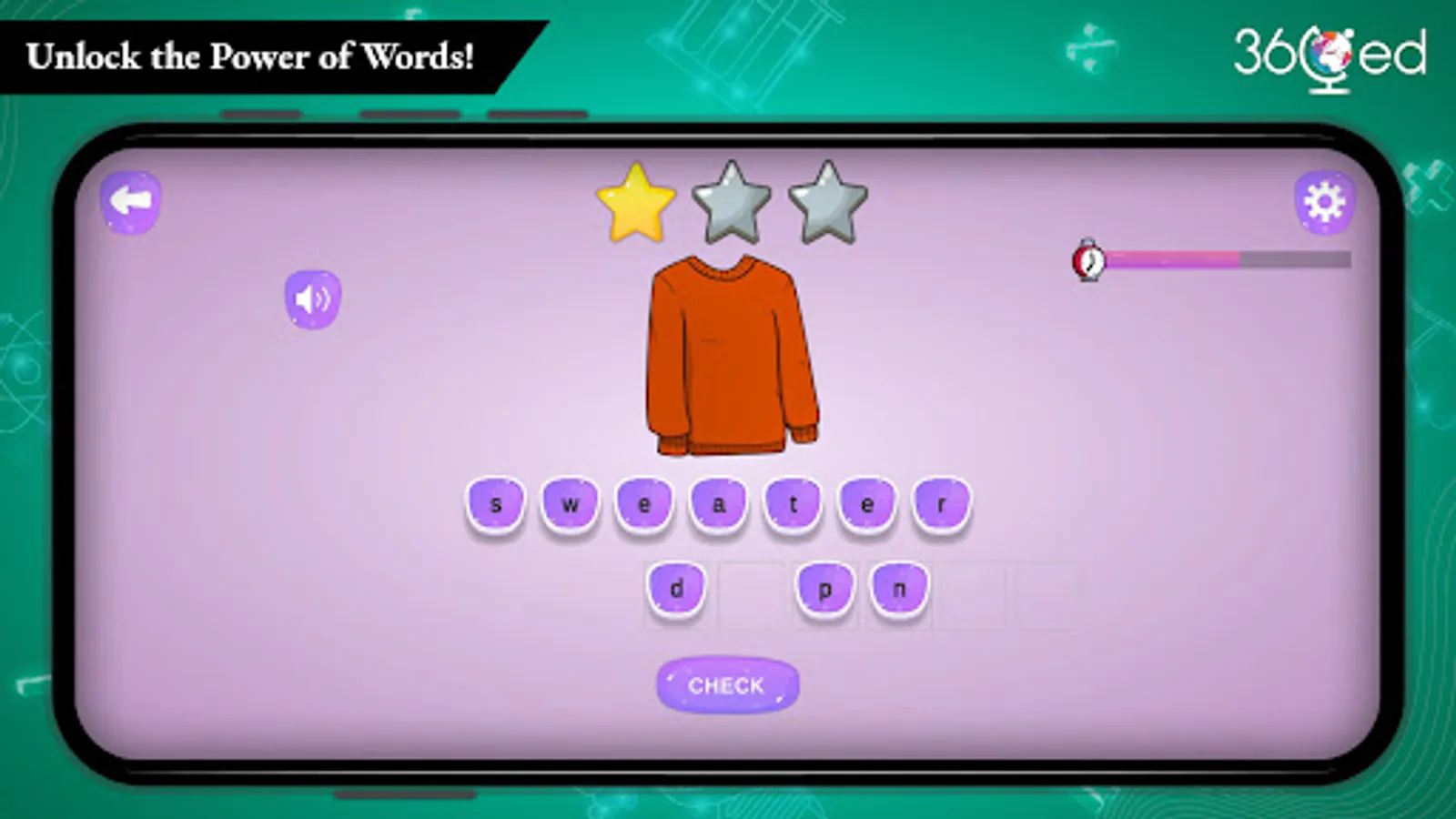Select the yellow earned star
The height and width of the screenshot is (819, 1456).
[x=637, y=202]
